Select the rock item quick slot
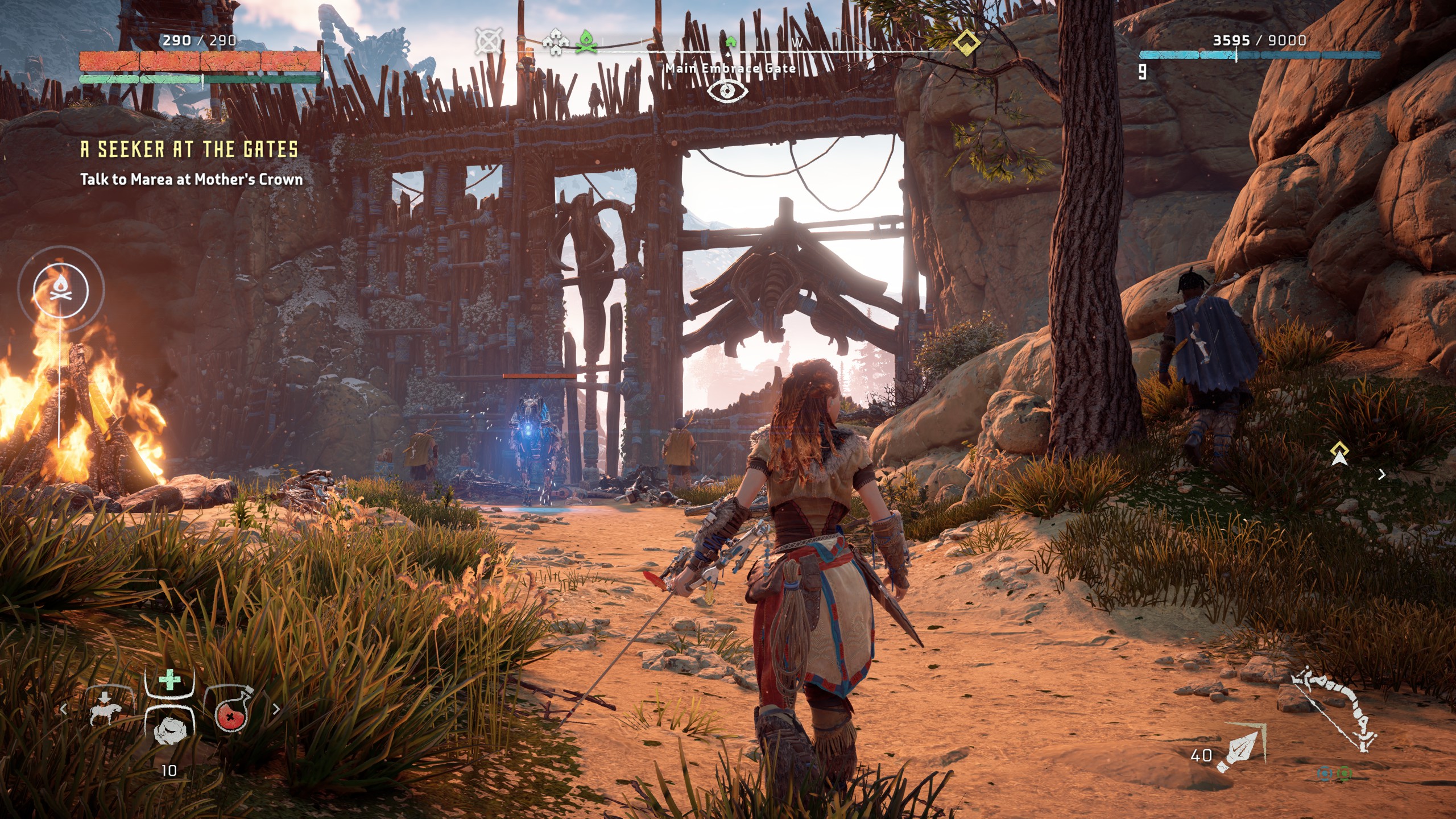 coord(169,729)
